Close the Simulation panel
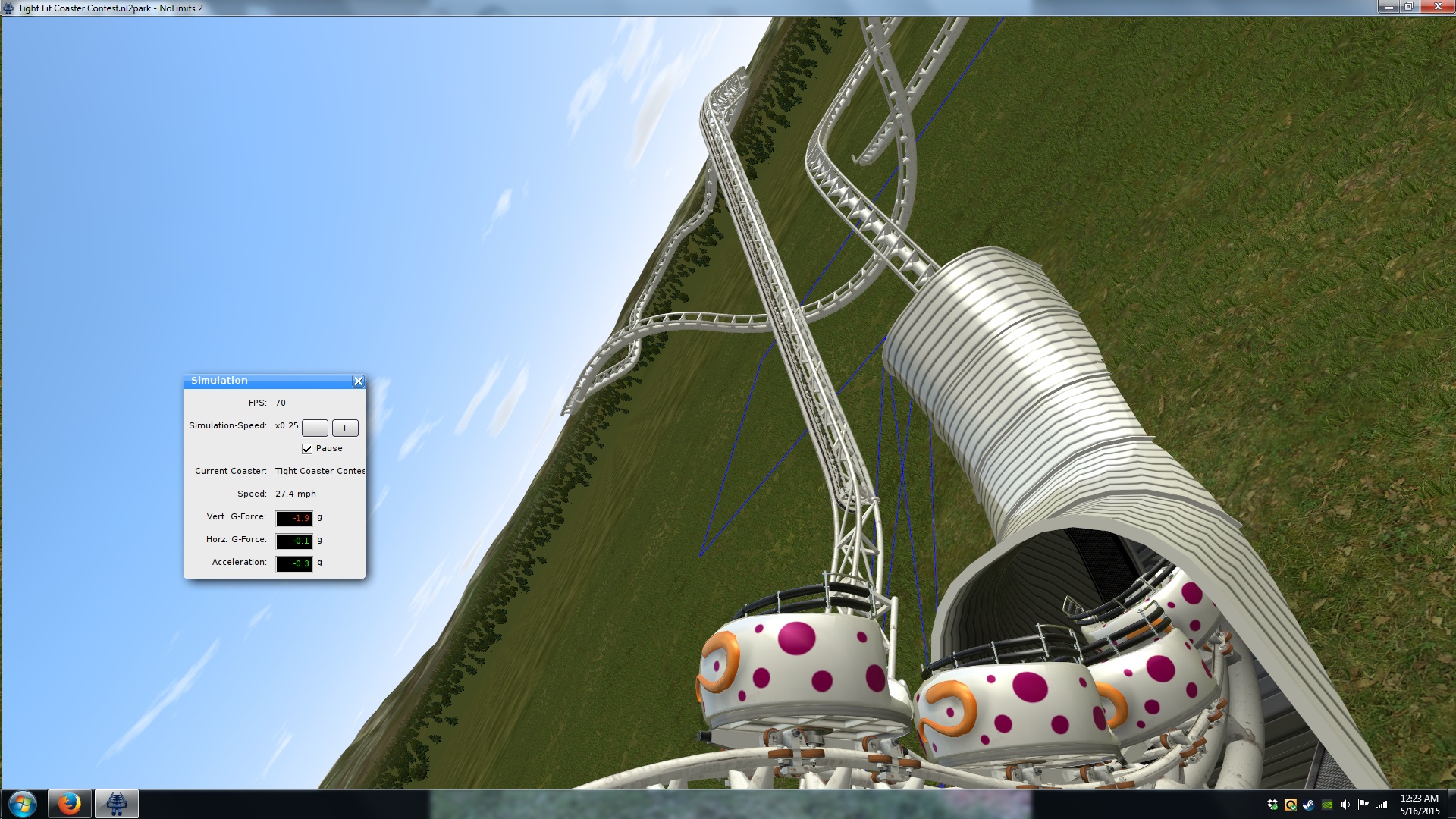1456x819 pixels. pos(358,381)
